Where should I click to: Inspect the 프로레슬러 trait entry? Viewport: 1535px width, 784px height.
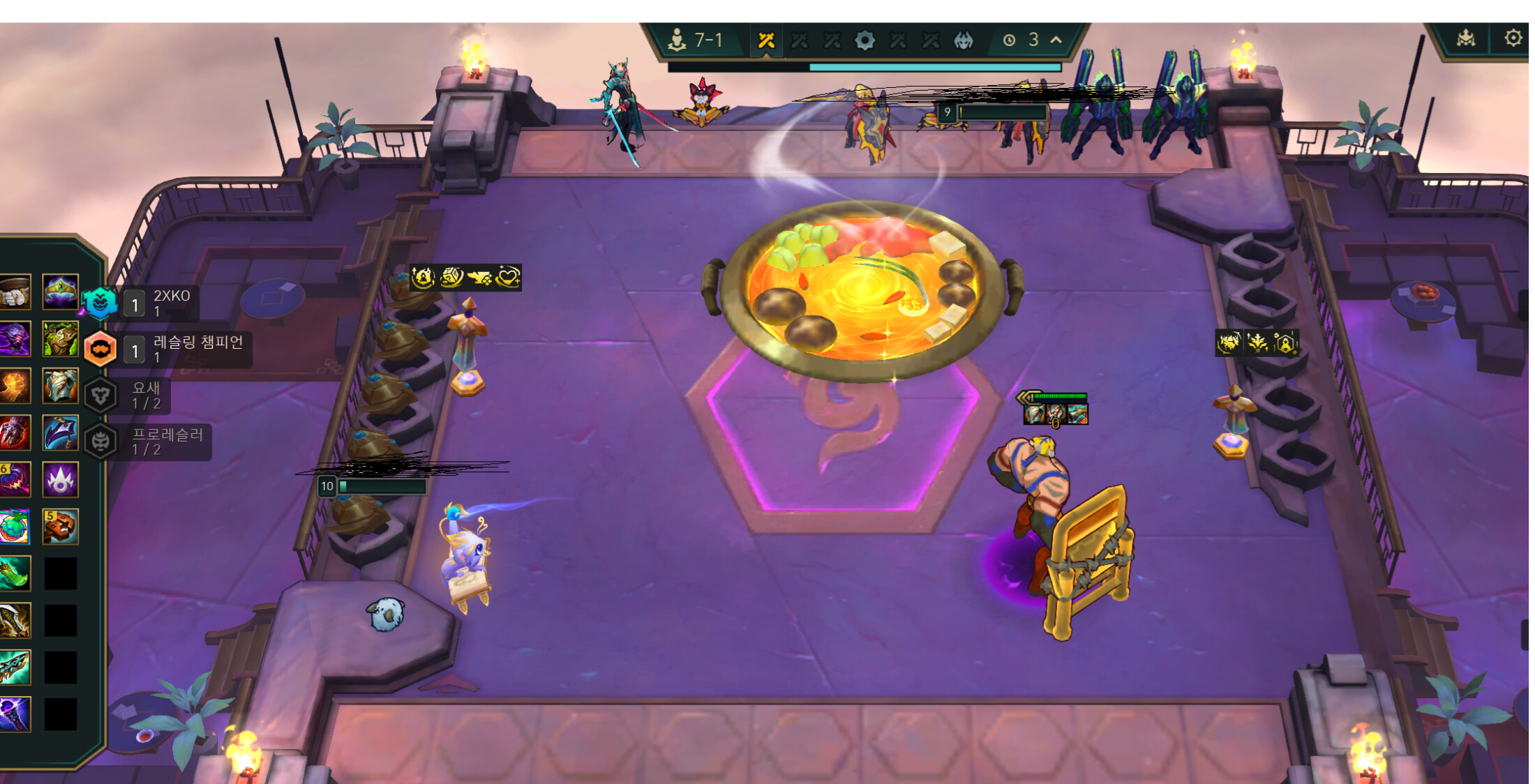100,441
